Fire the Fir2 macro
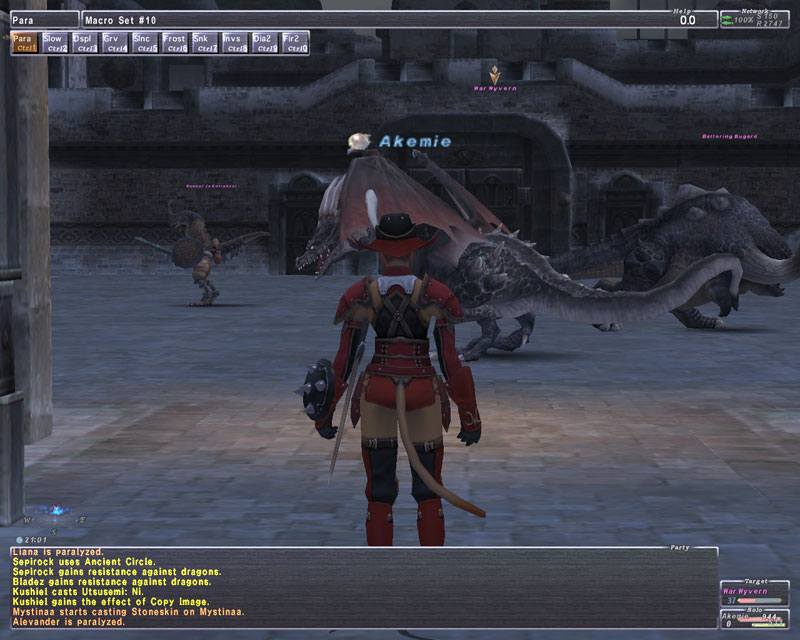 coord(295,42)
